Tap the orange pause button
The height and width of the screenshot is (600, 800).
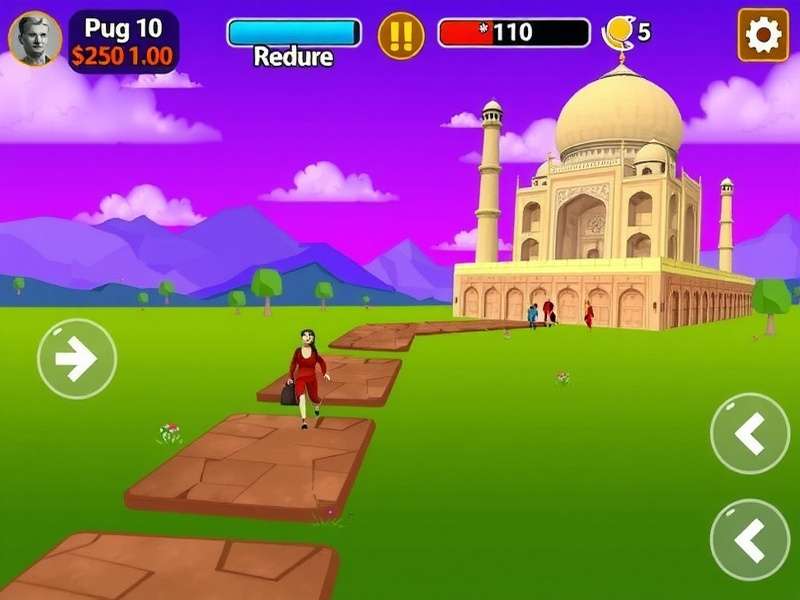point(400,36)
